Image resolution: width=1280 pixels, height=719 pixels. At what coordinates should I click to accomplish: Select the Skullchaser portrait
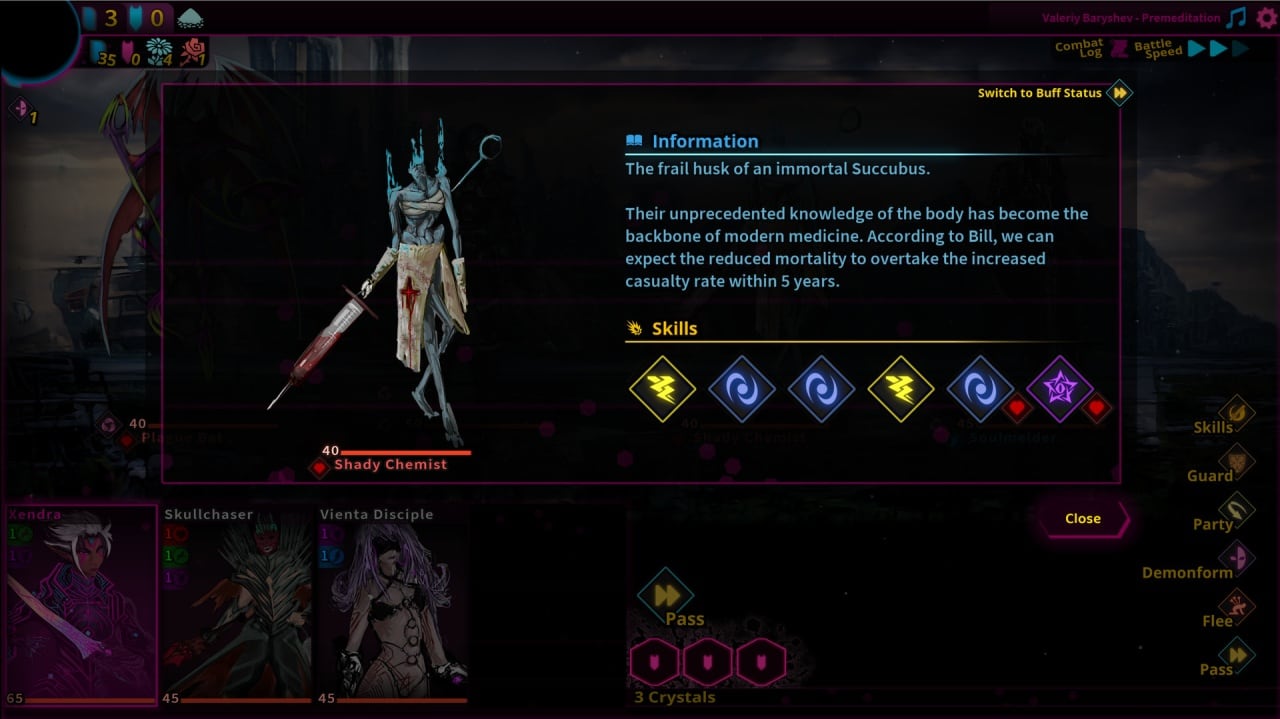(x=237, y=605)
